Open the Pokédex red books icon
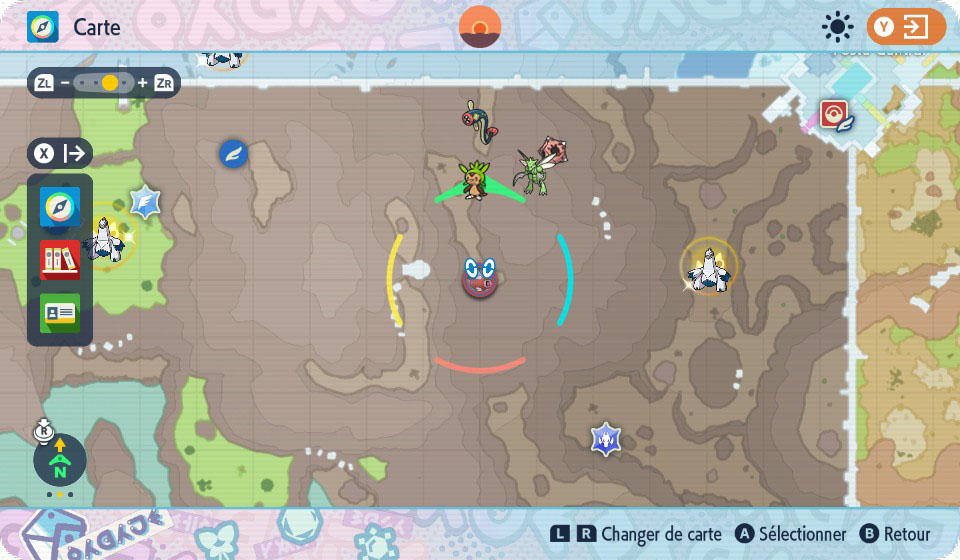 (x=59, y=260)
